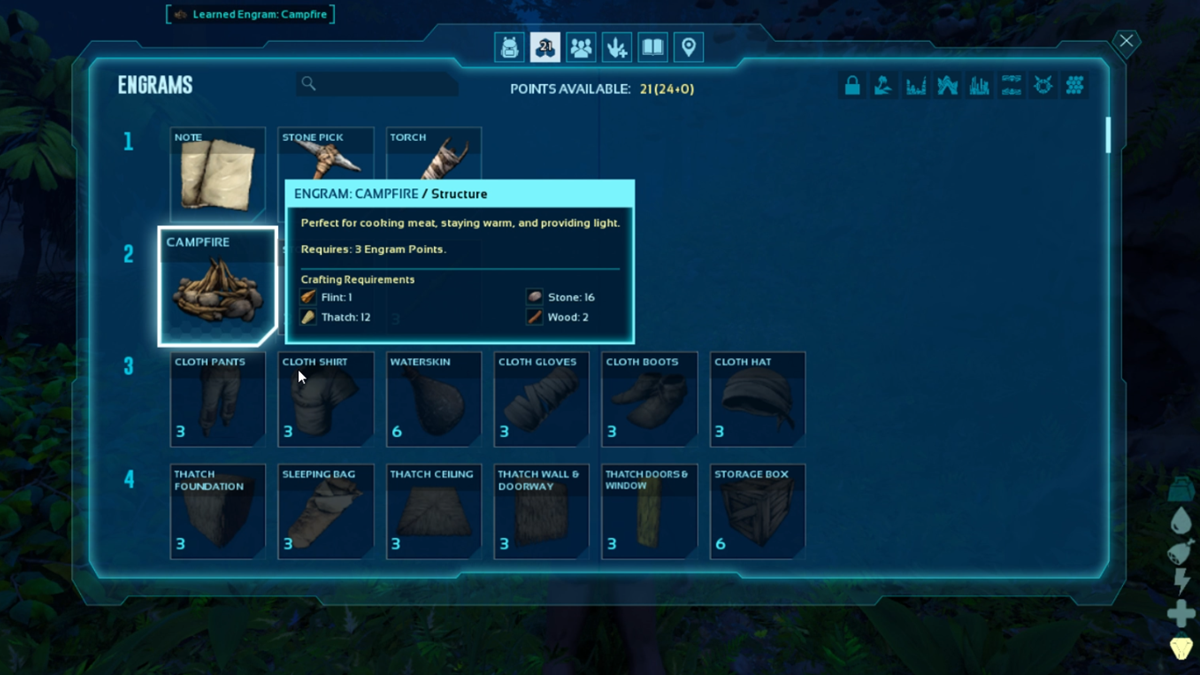Switch to the map pin tab
Viewport: 1200px width, 675px height.
[688, 47]
